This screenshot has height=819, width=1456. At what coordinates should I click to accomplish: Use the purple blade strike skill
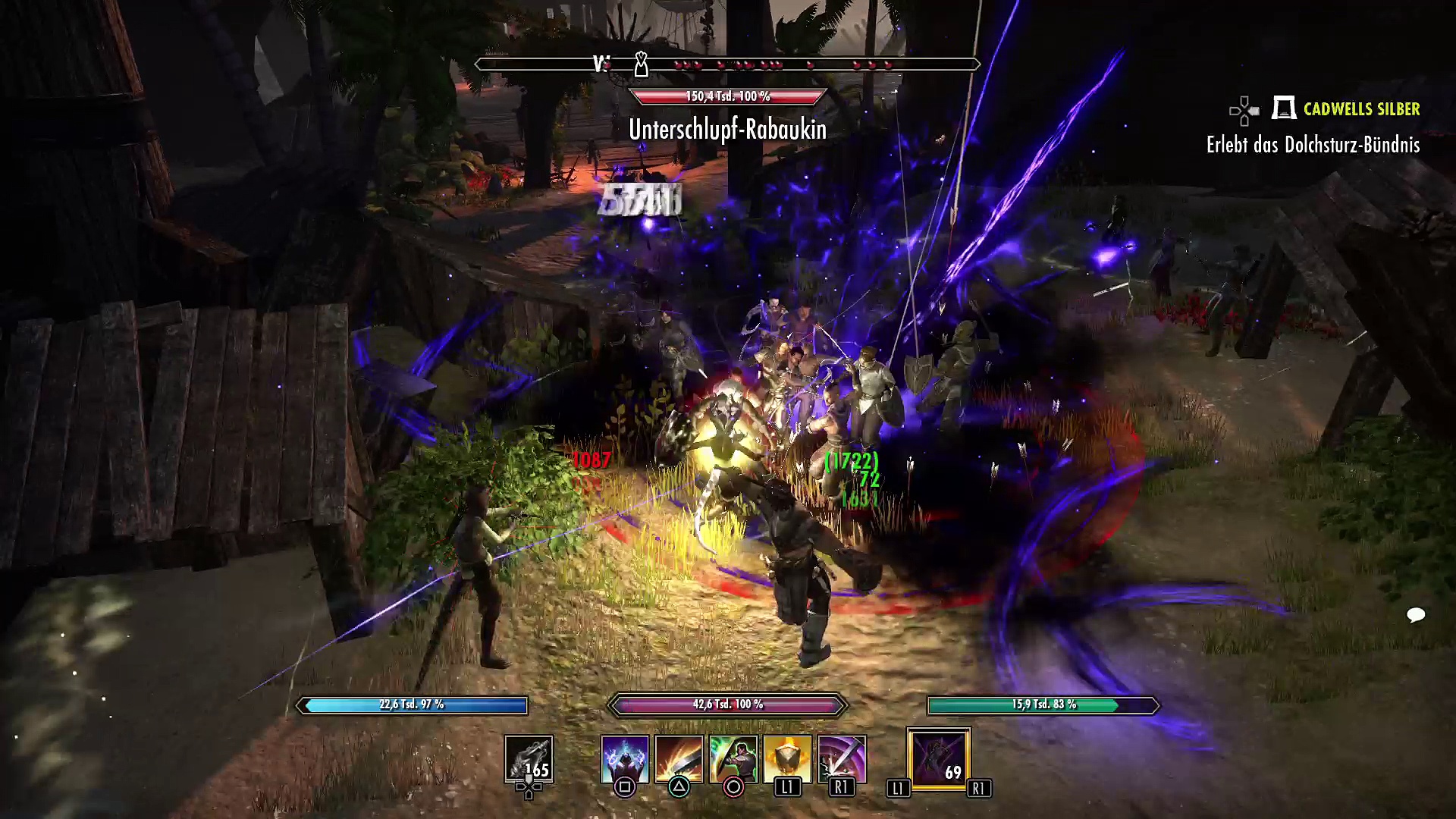[842, 758]
